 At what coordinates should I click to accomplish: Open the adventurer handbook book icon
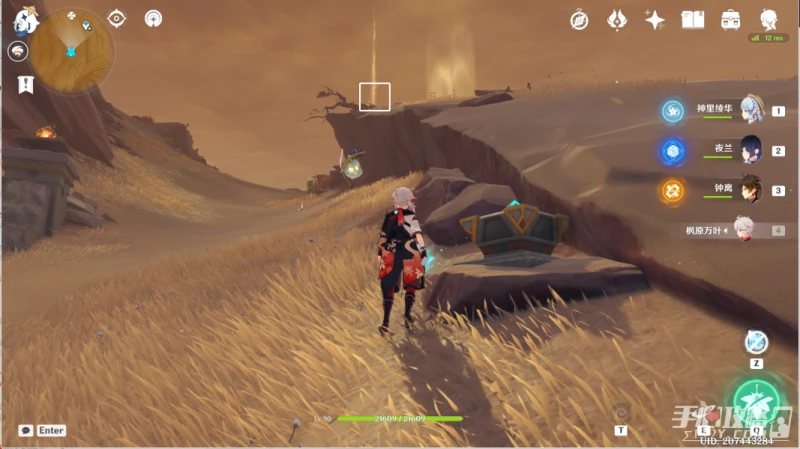click(x=692, y=20)
